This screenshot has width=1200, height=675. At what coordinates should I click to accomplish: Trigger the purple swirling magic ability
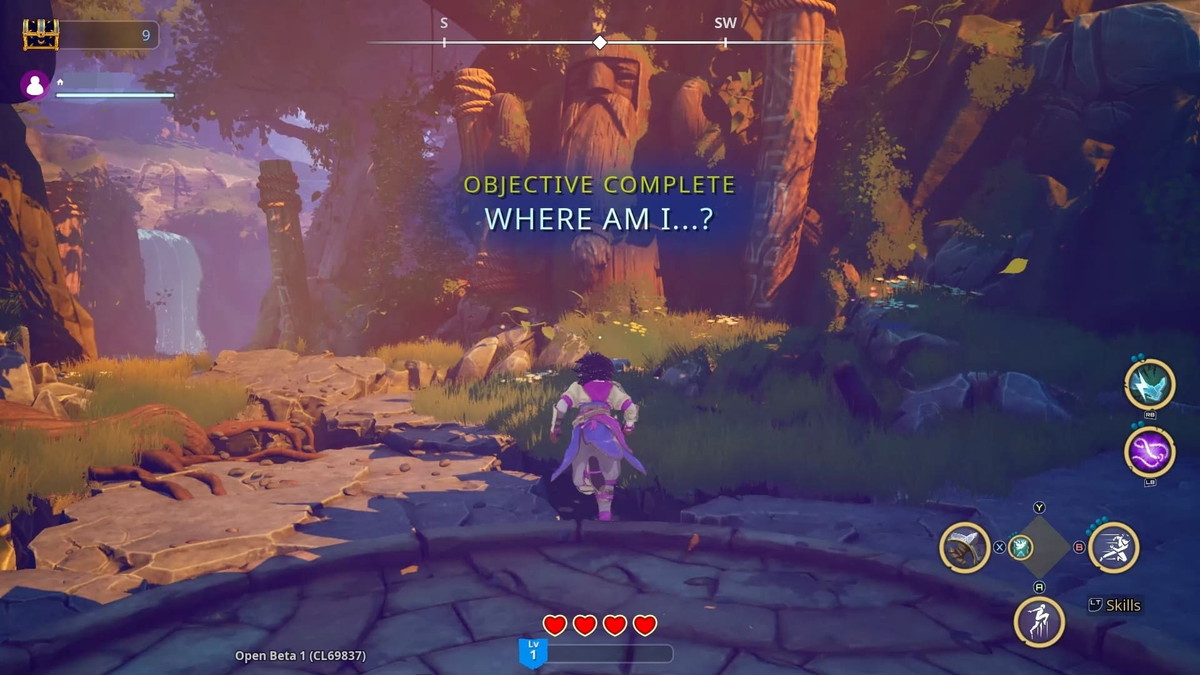(x=1149, y=451)
